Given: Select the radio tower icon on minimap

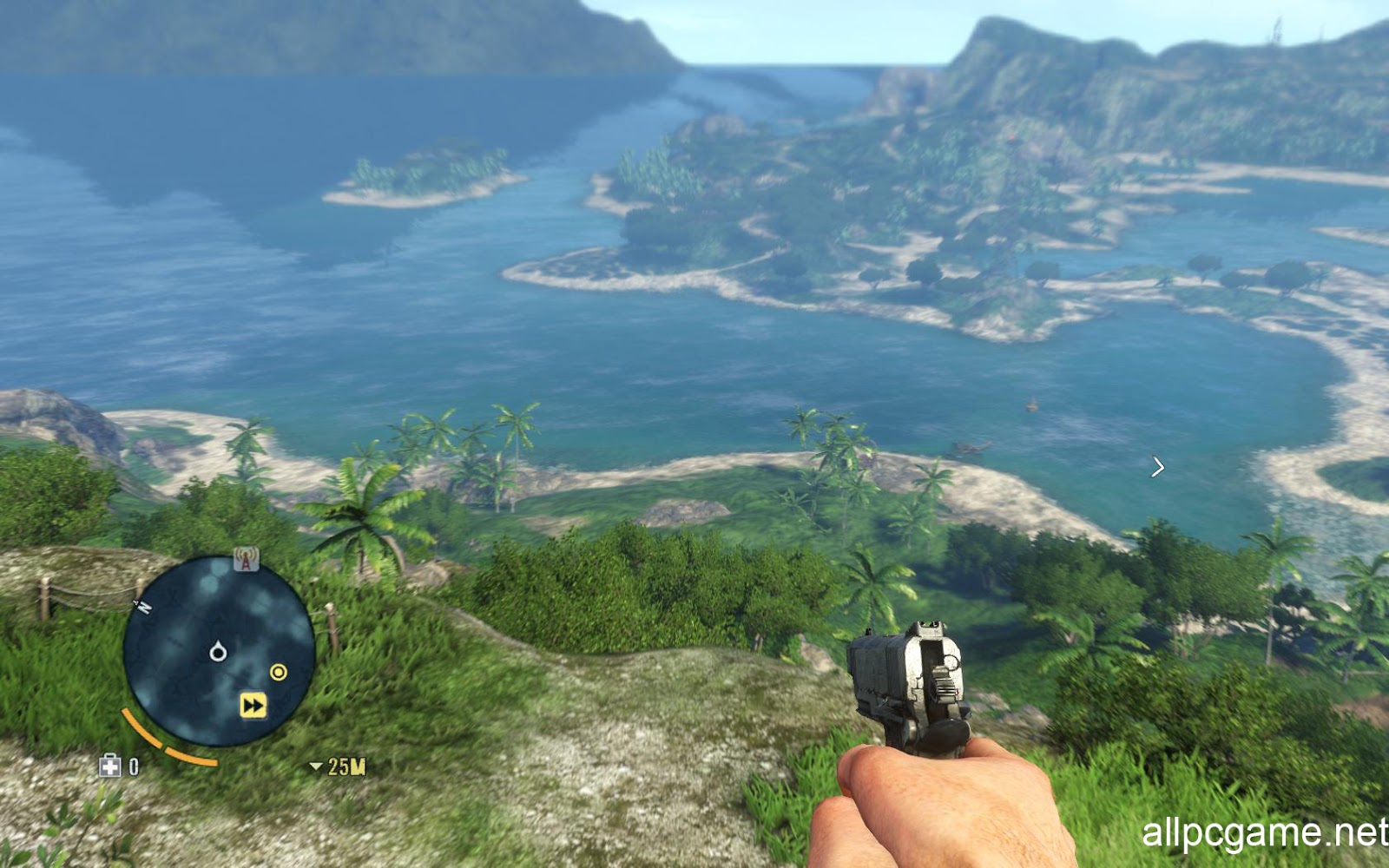Looking at the screenshot, I should [247, 560].
